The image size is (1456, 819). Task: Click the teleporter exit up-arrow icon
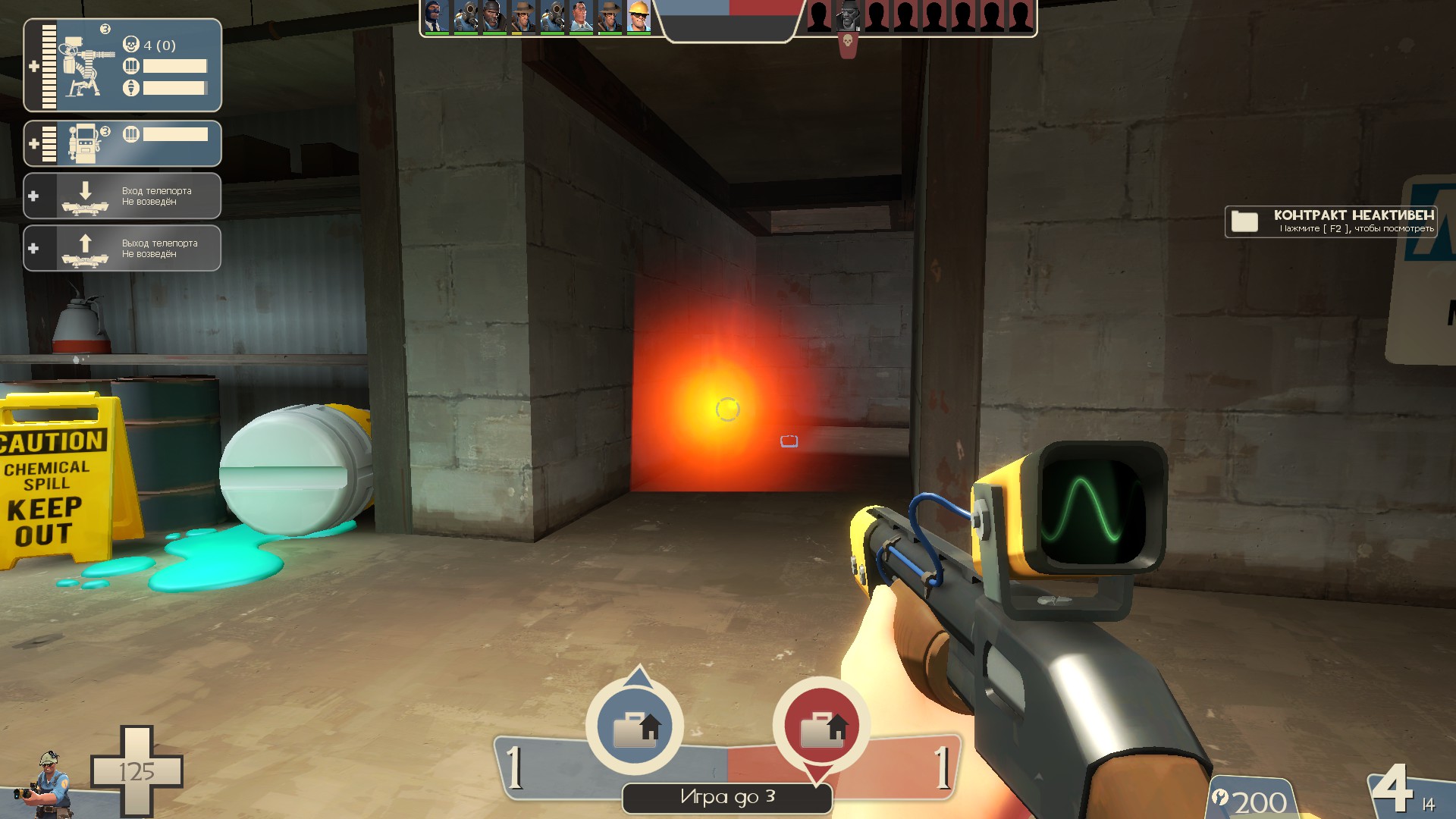(x=86, y=247)
